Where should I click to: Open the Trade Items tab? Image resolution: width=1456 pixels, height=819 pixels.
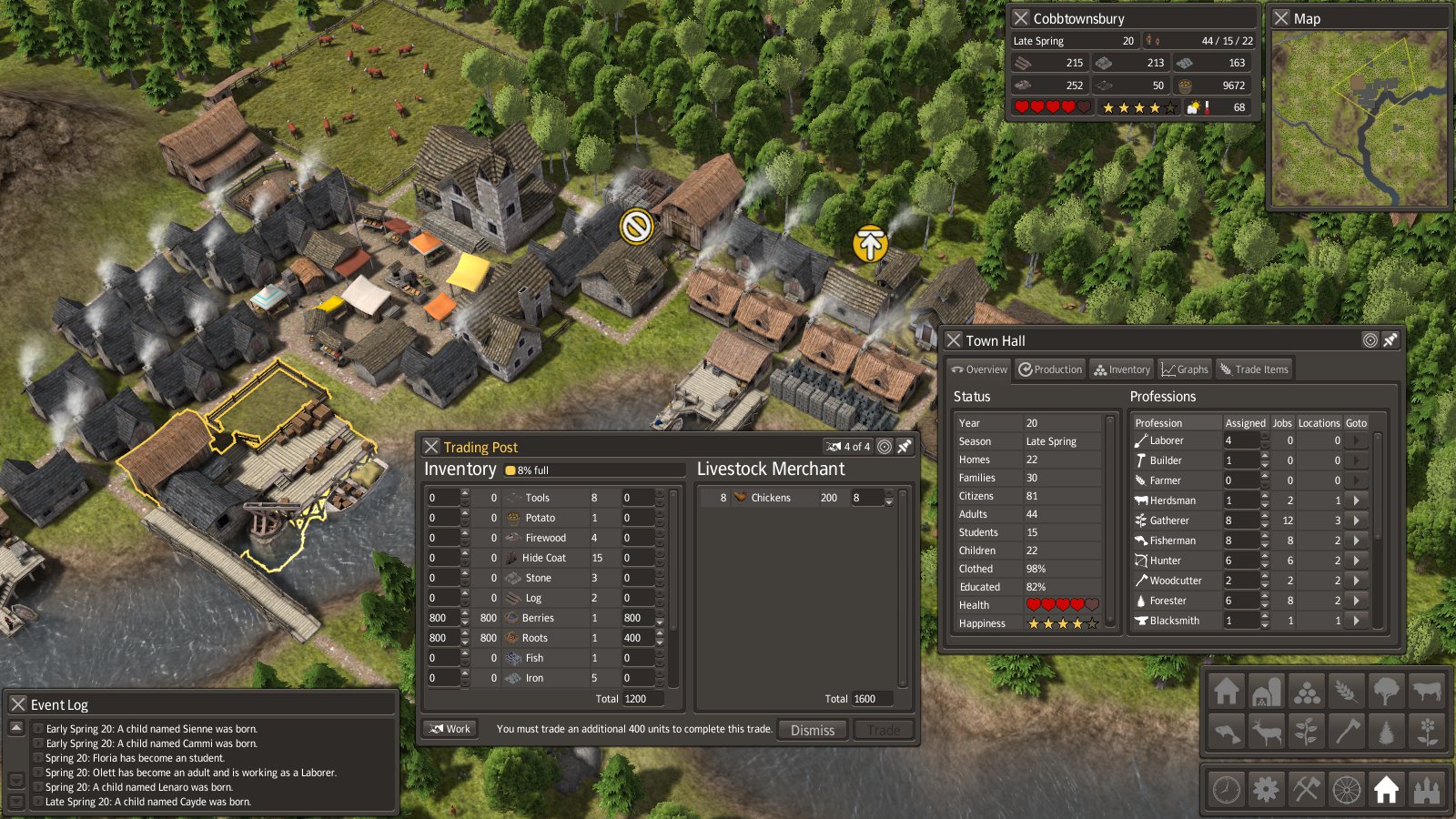tap(1254, 369)
